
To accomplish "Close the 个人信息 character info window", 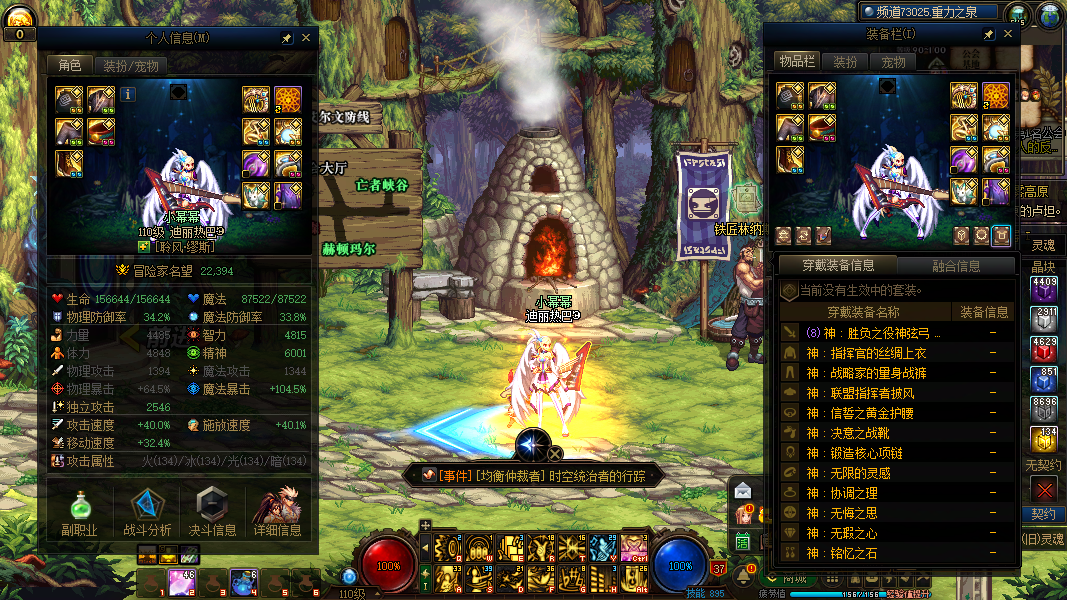I will pos(306,38).
